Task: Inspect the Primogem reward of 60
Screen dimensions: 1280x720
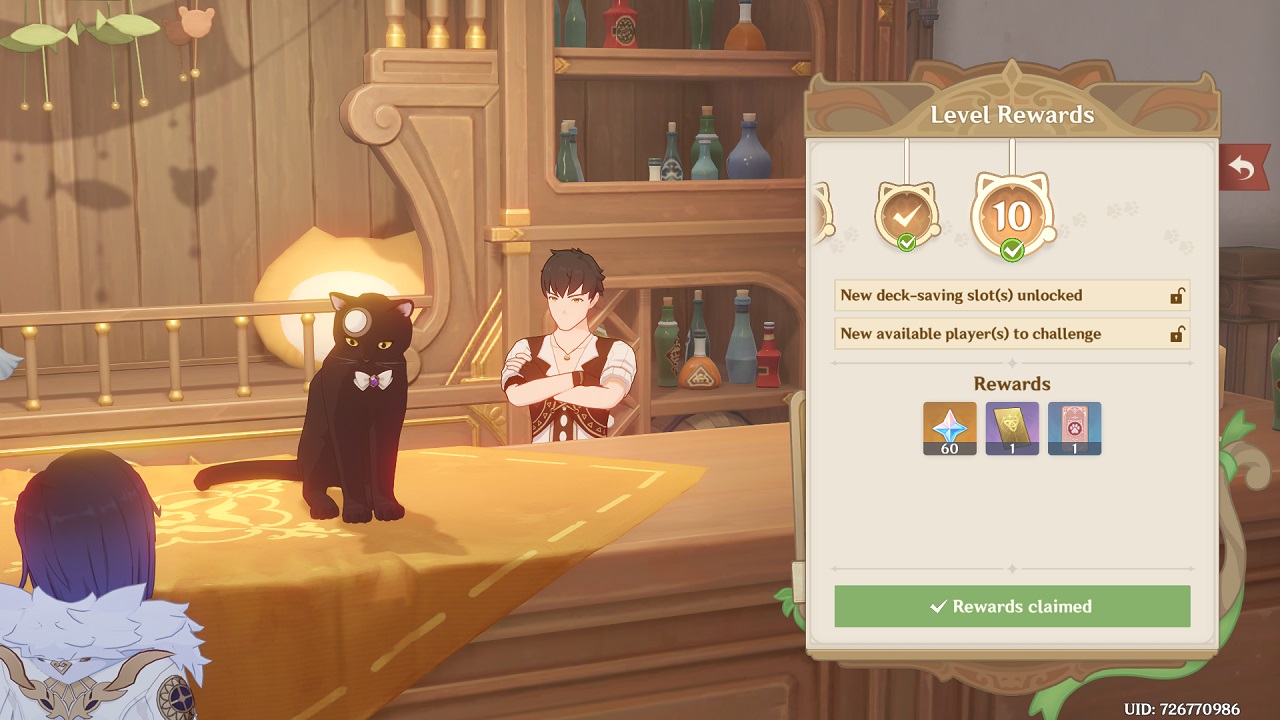Action: 949,428
